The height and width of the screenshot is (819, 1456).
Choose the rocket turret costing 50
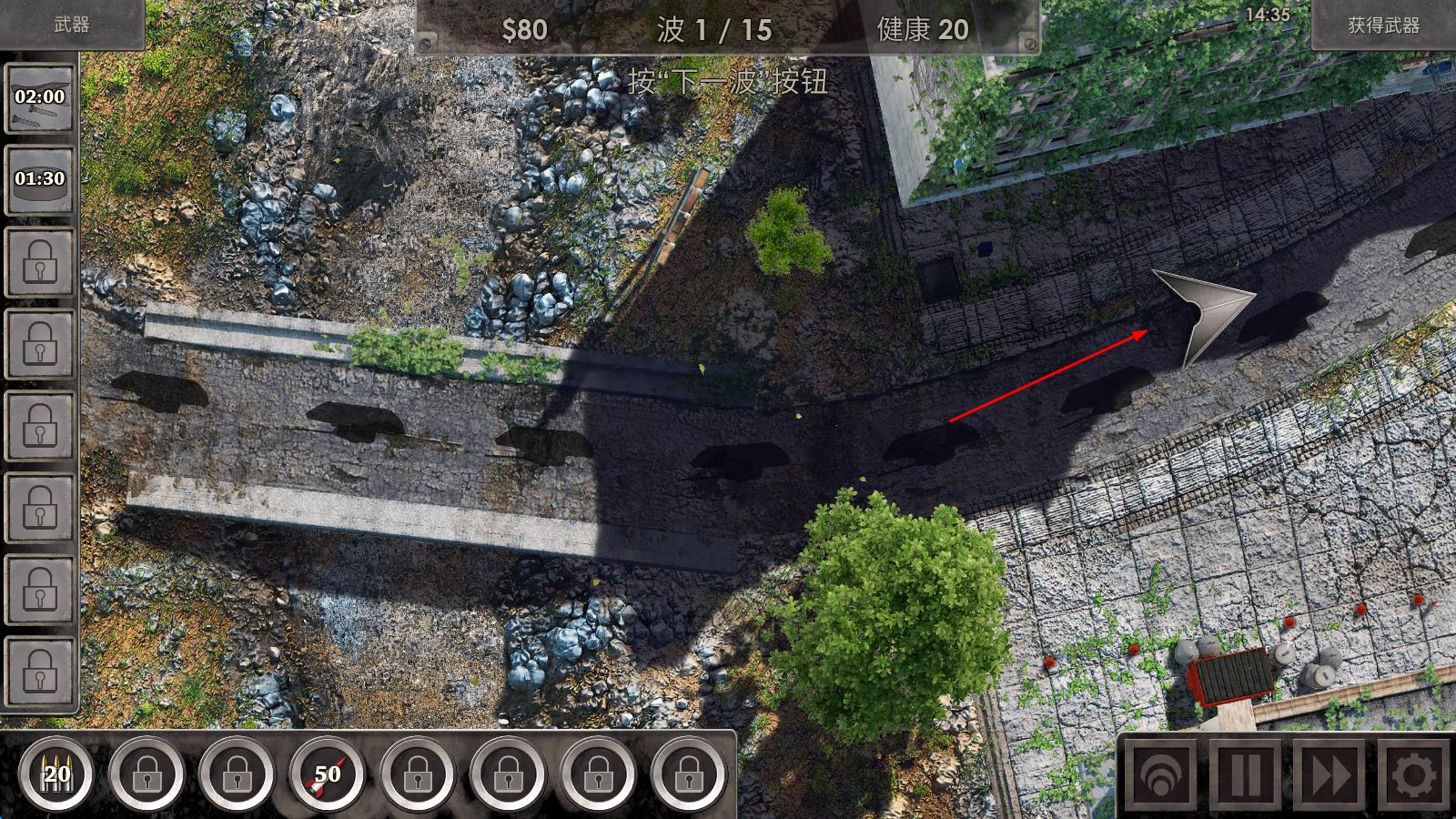tap(327, 774)
